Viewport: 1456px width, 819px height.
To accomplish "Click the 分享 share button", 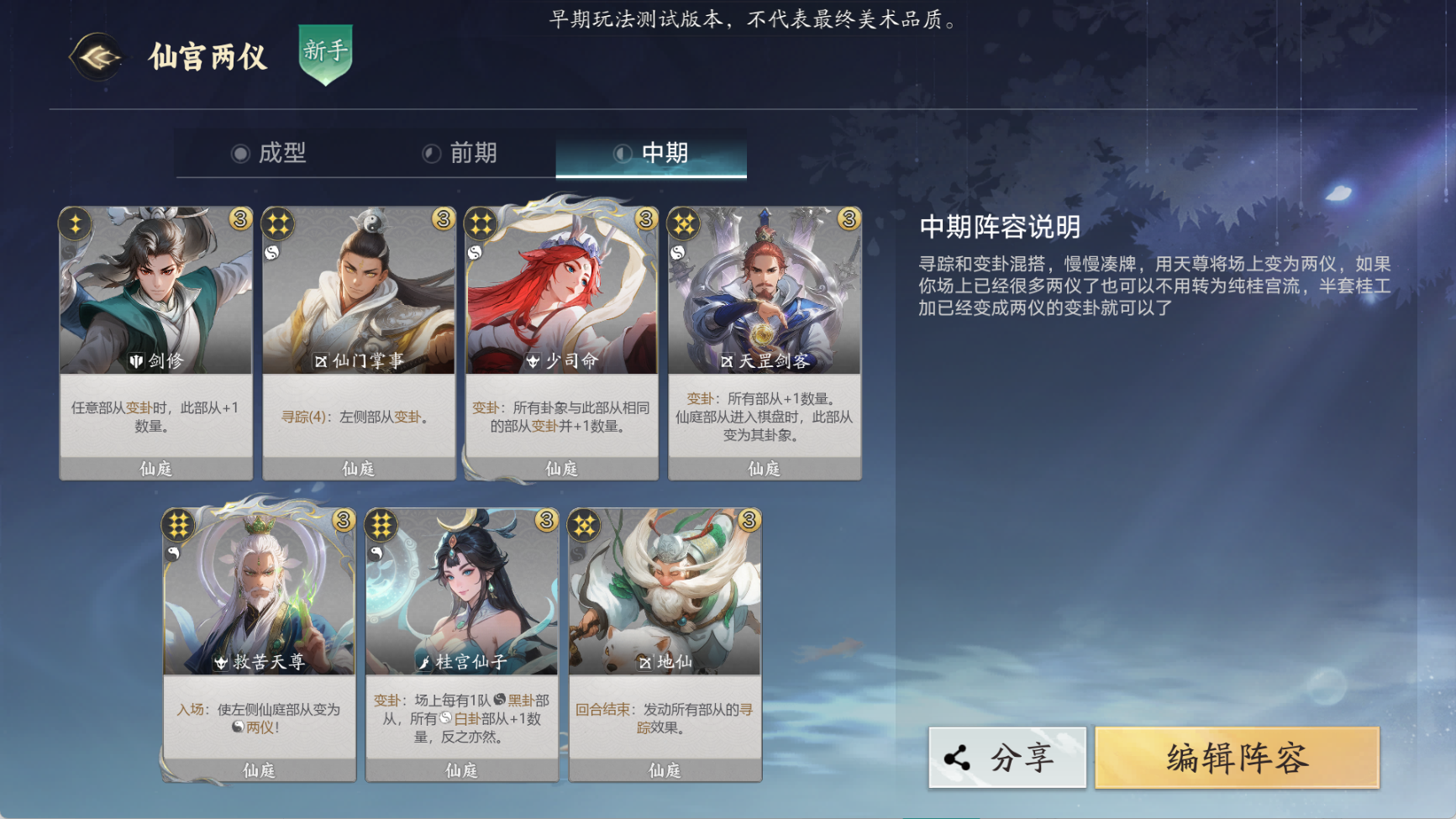I will 1007,757.
